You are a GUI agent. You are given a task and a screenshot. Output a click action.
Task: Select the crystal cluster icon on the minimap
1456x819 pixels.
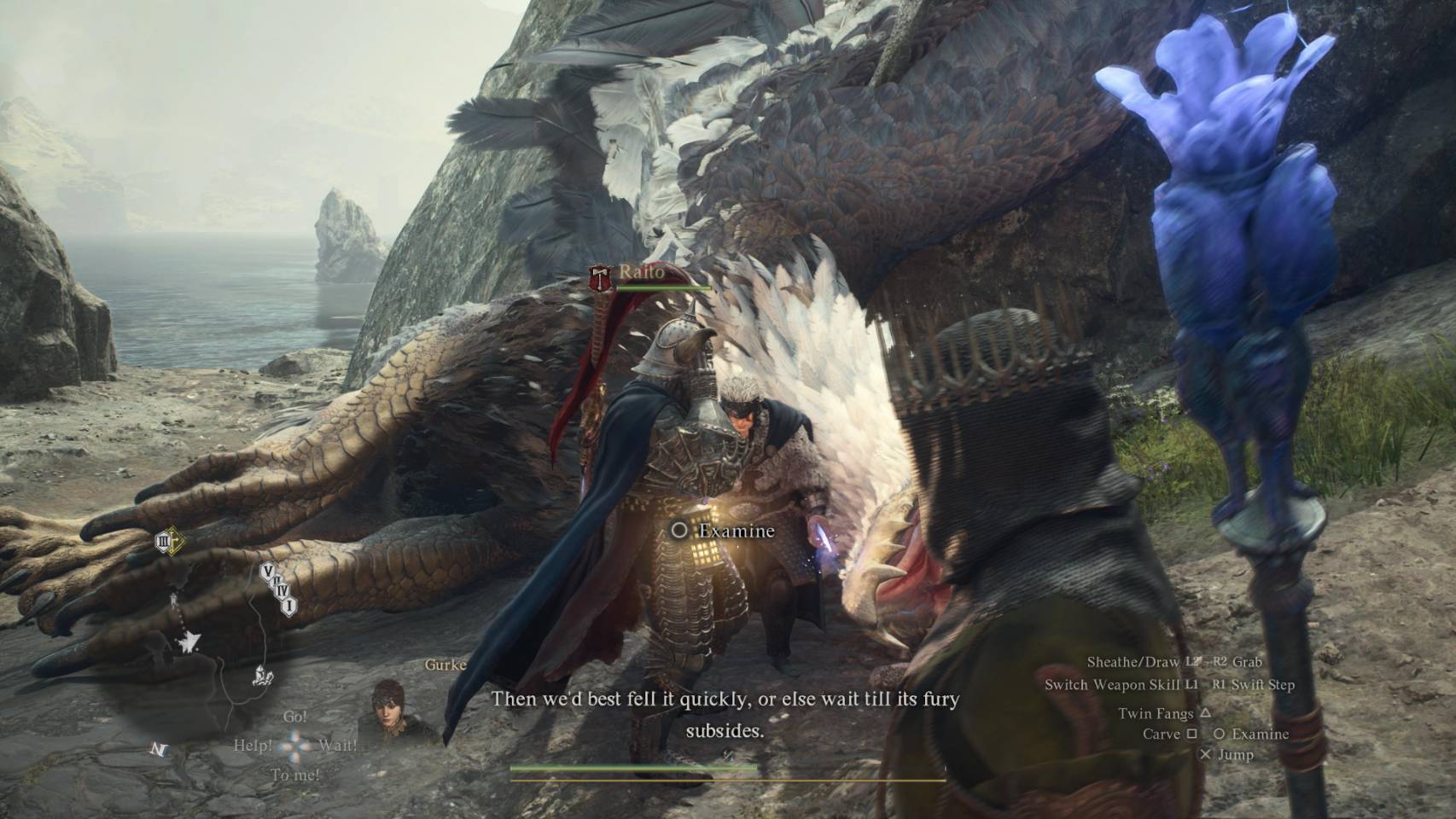point(262,678)
